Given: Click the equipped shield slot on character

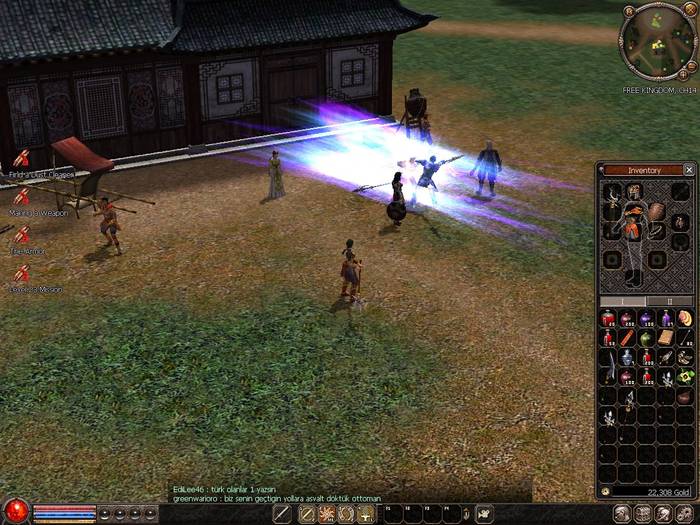Looking at the screenshot, I should click(x=656, y=212).
